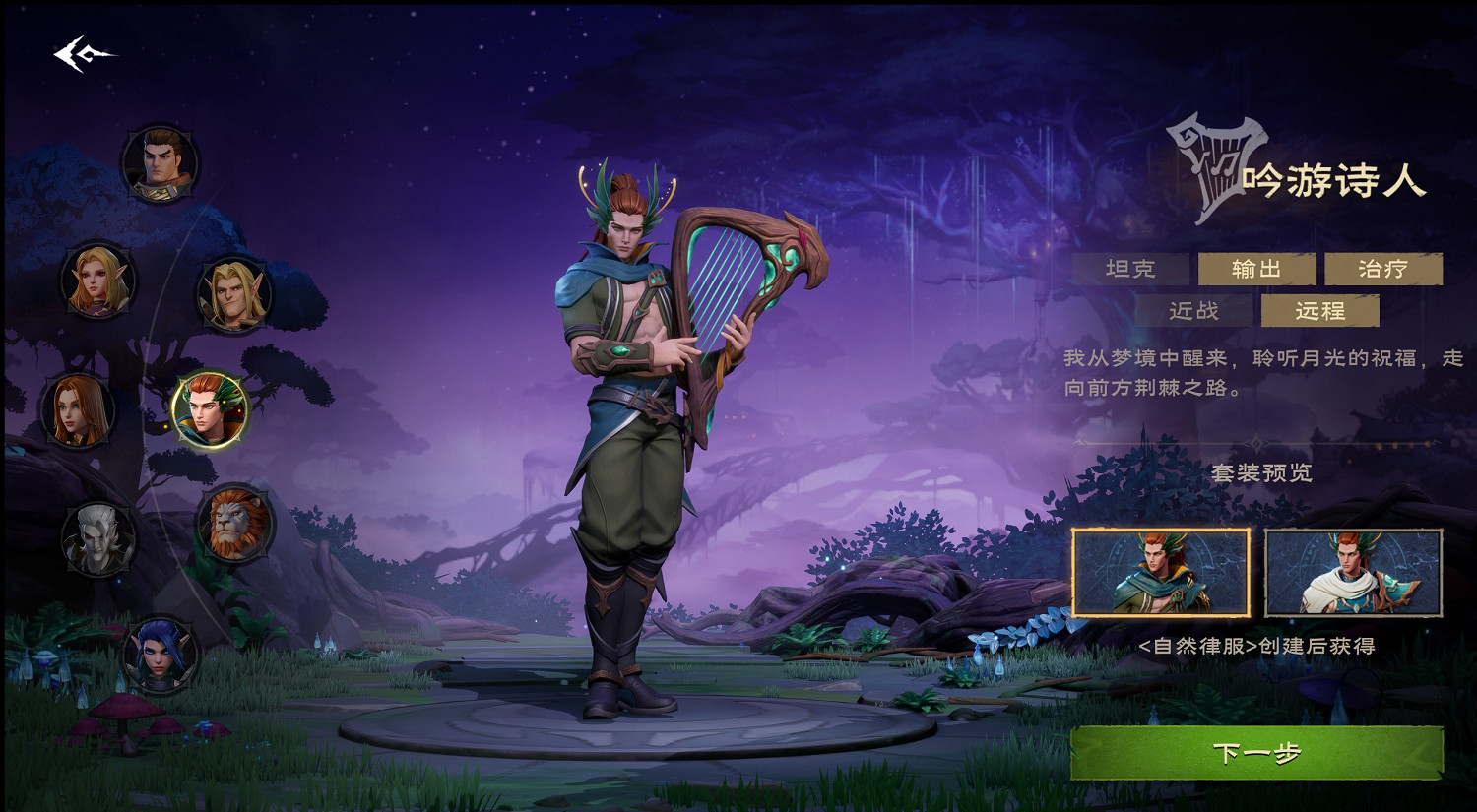Select the human warrior portrait at the top
Screen dimensions: 1477x812
click(x=160, y=162)
